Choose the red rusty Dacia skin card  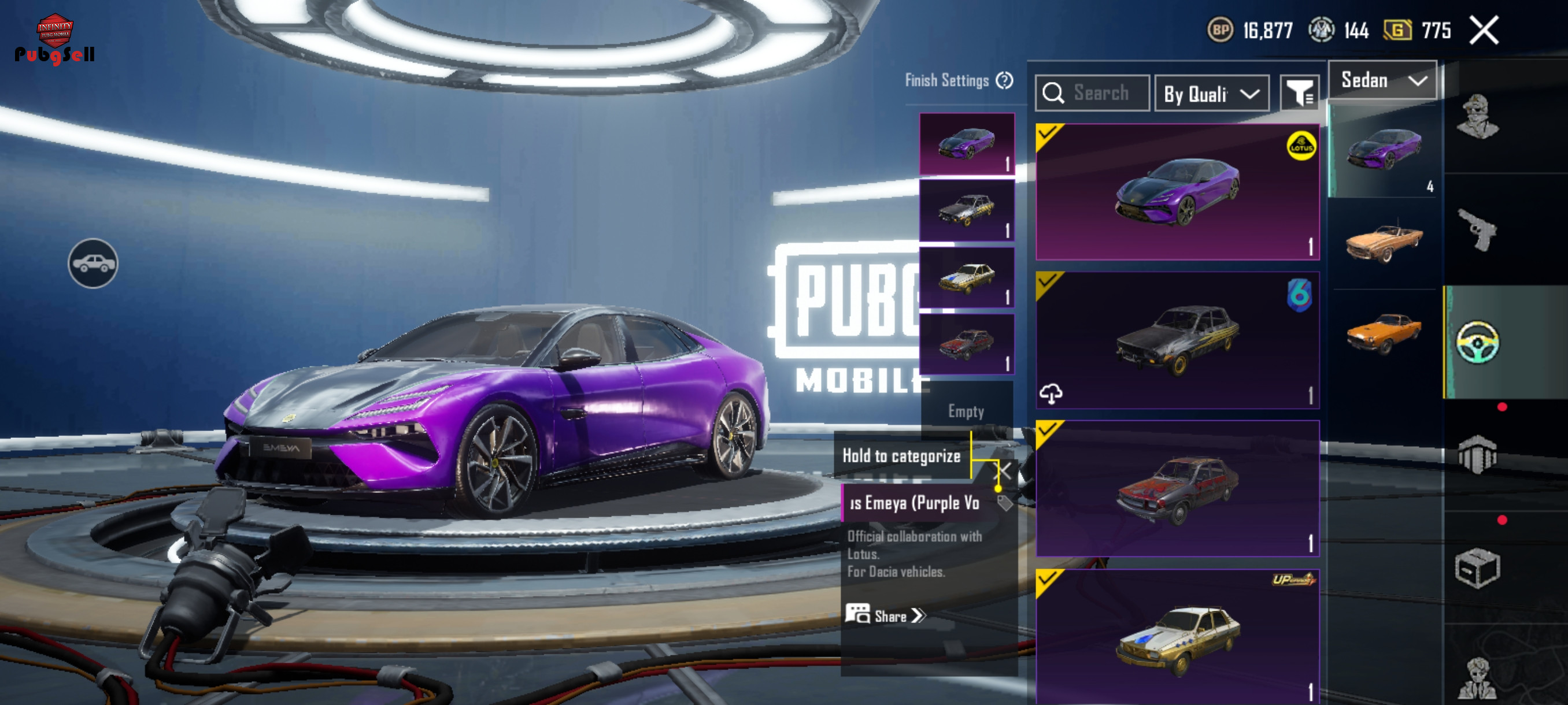[1177, 488]
